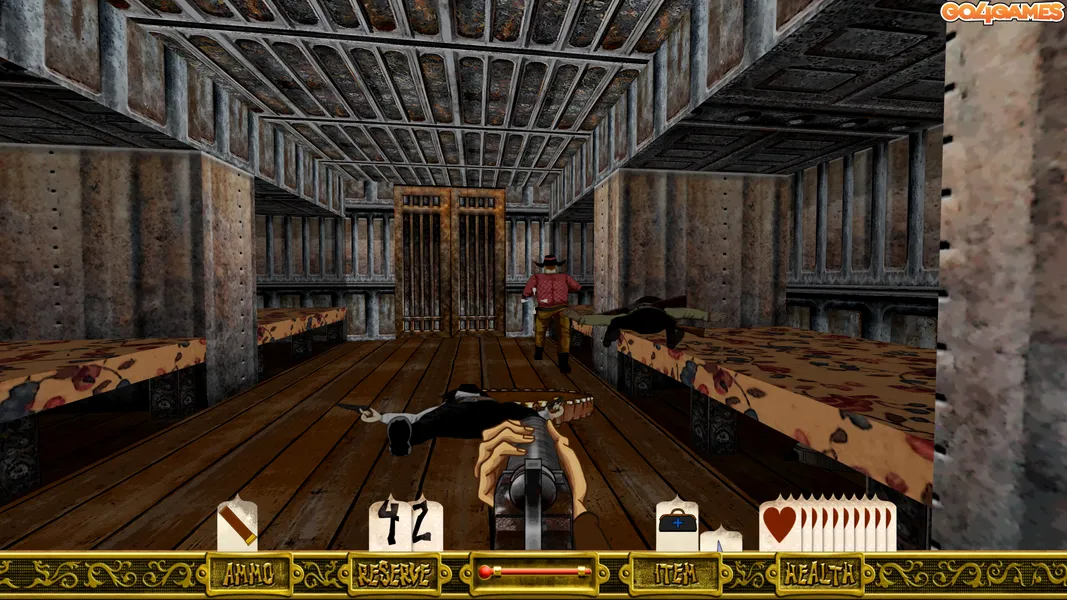Click the bullet cartridge ammo card
Viewport: 1067px width, 600px height.
click(237, 525)
